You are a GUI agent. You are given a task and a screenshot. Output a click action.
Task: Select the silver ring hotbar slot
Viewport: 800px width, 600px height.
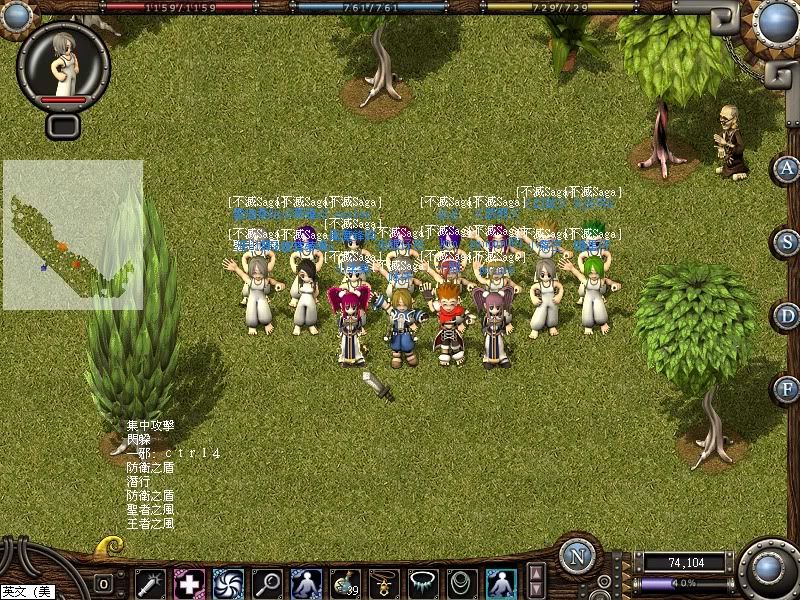tap(462, 583)
